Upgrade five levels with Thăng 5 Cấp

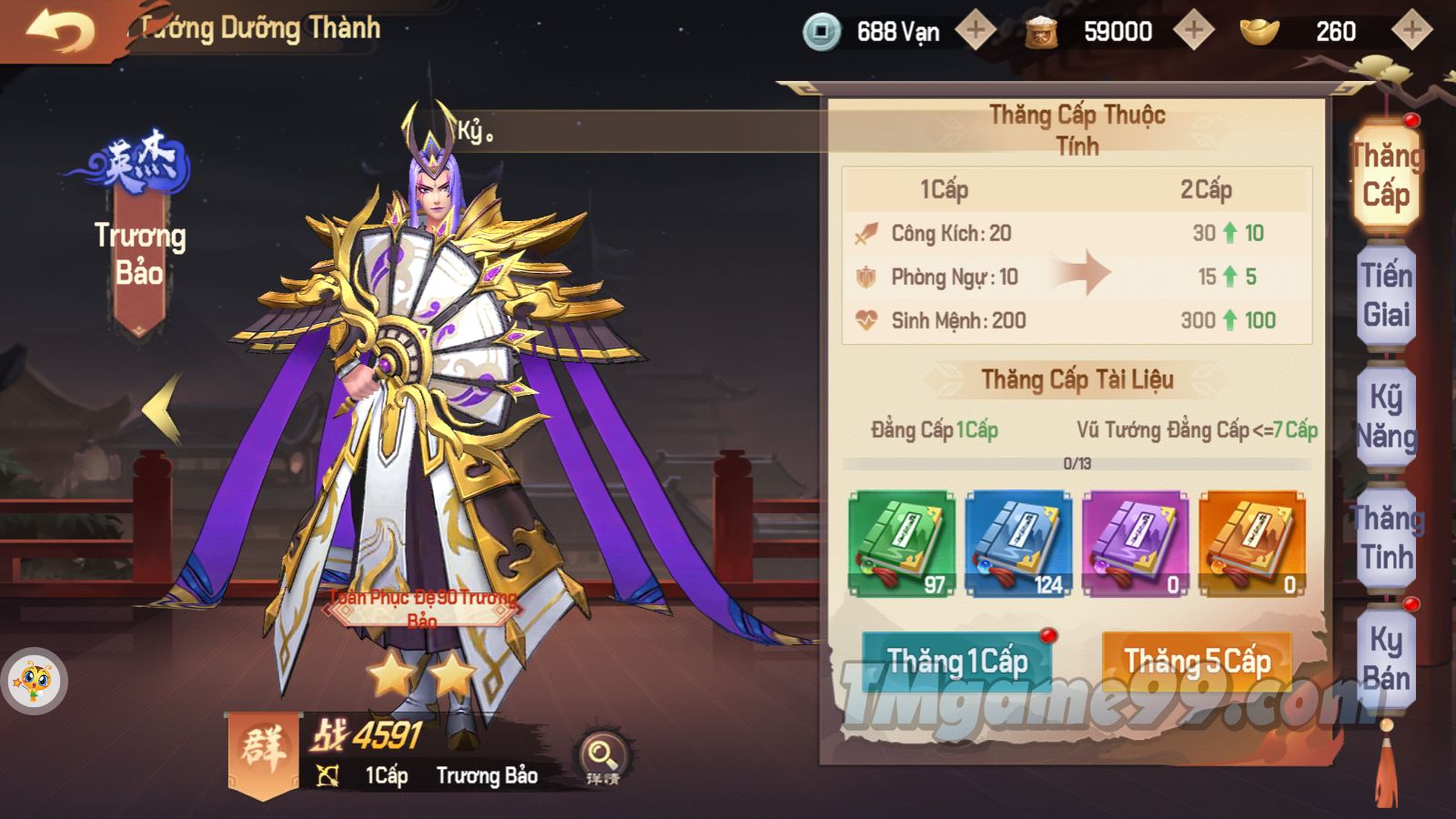click(x=1197, y=662)
